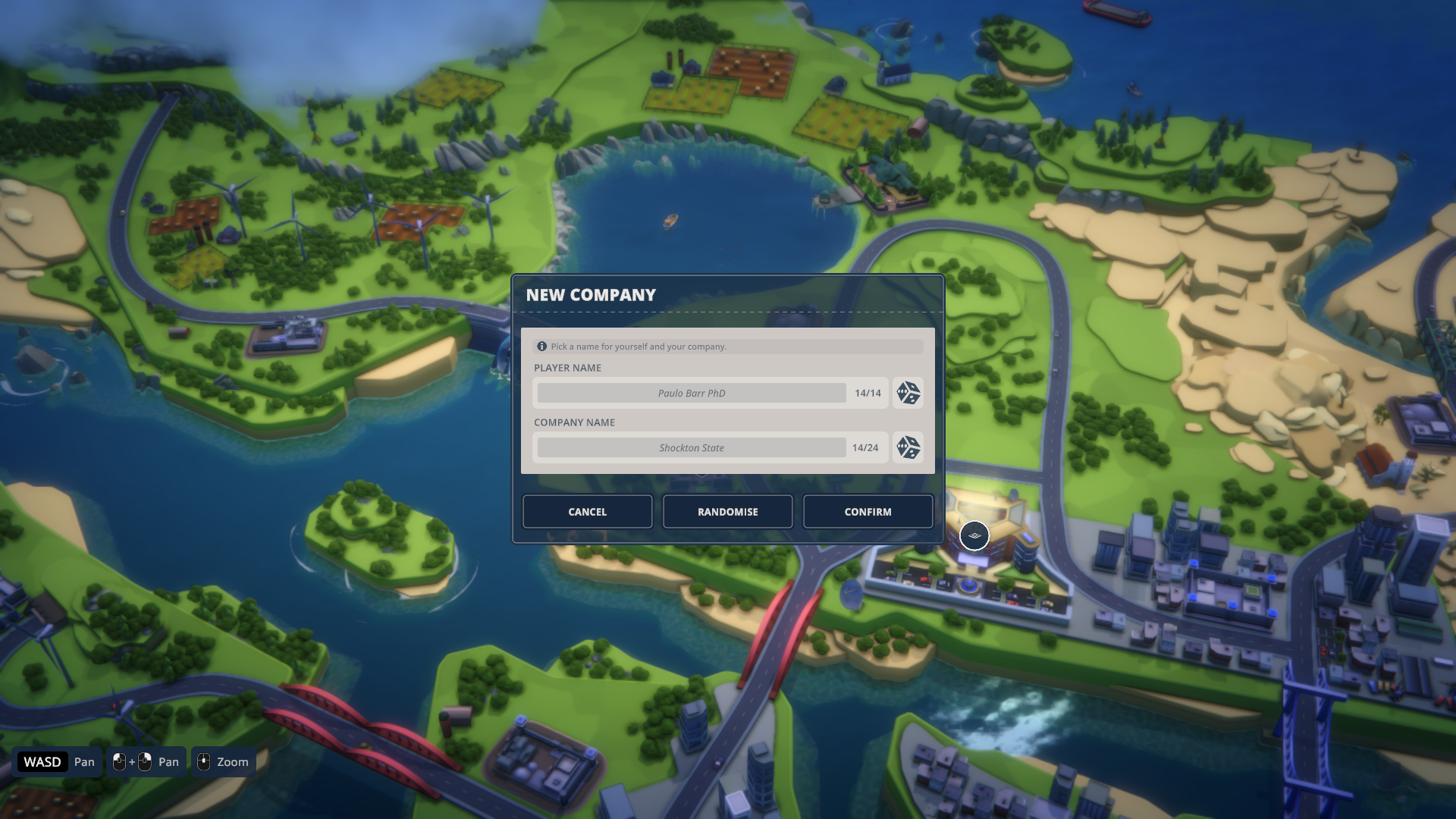Roll the dice for a random player name
The height and width of the screenshot is (819, 1456).
[908, 393]
